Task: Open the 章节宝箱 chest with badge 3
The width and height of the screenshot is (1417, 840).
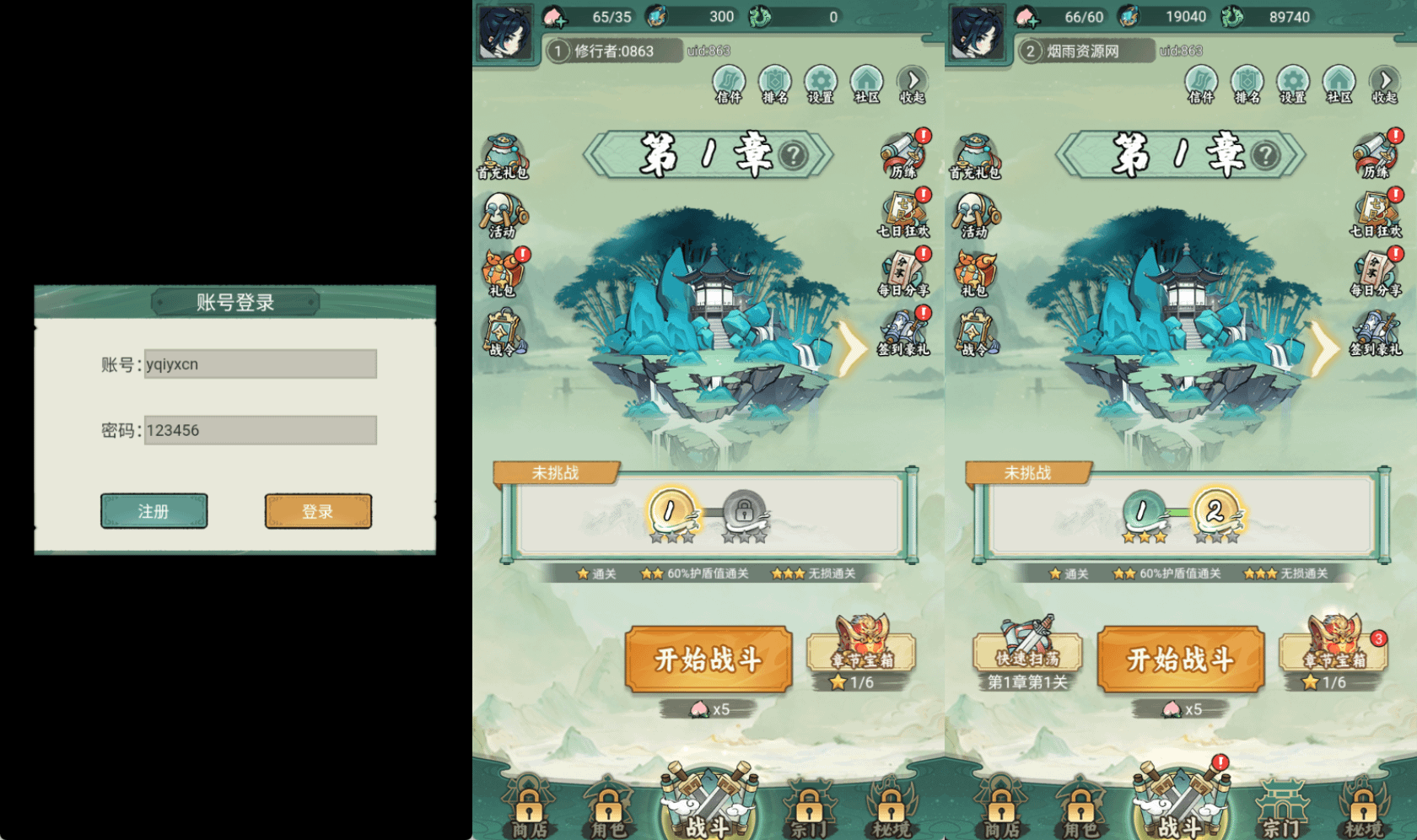Action: (1334, 649)
